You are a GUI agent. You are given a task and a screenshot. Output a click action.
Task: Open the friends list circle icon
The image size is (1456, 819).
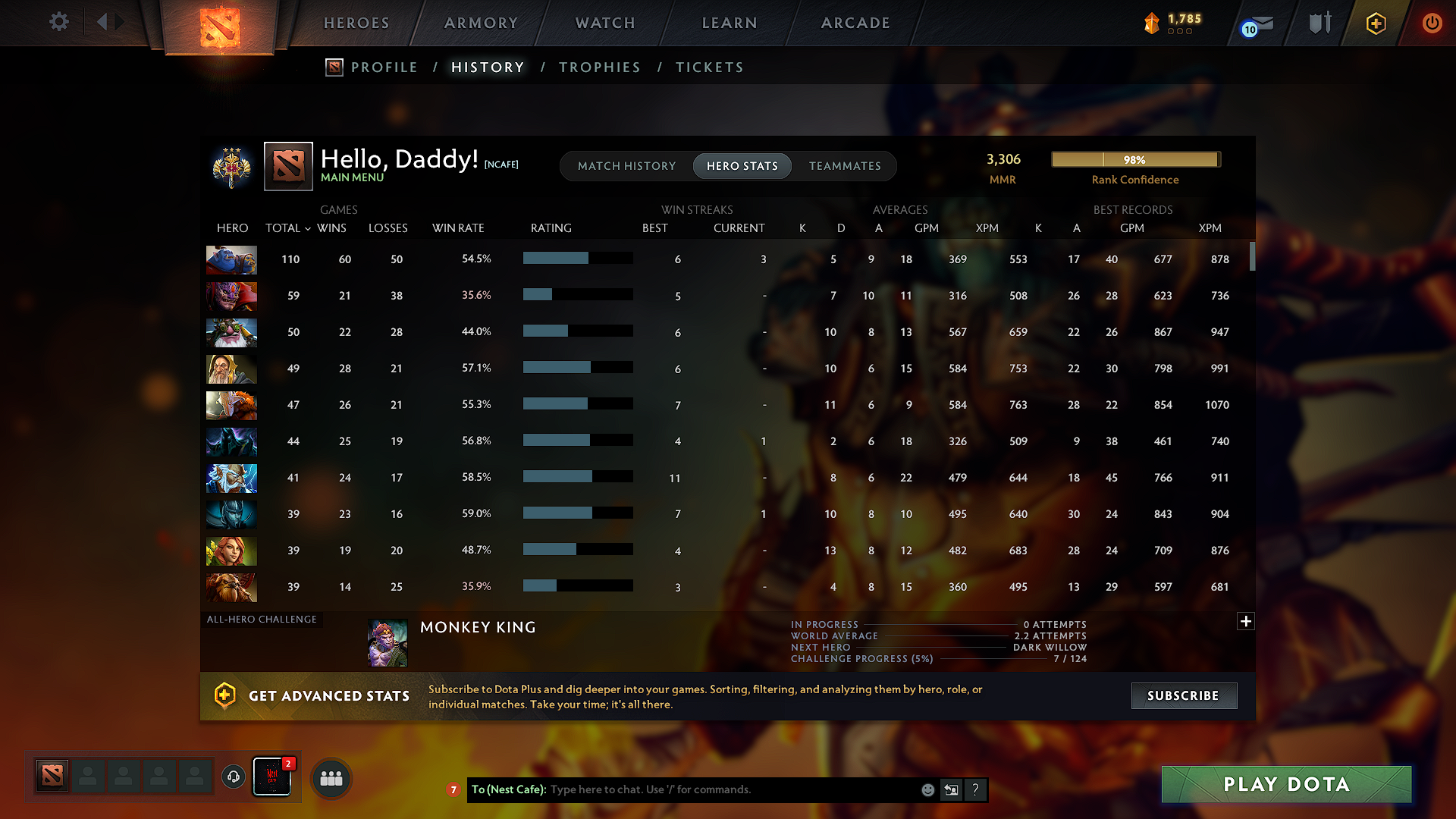pyautogui.click(x=331, y=777)
